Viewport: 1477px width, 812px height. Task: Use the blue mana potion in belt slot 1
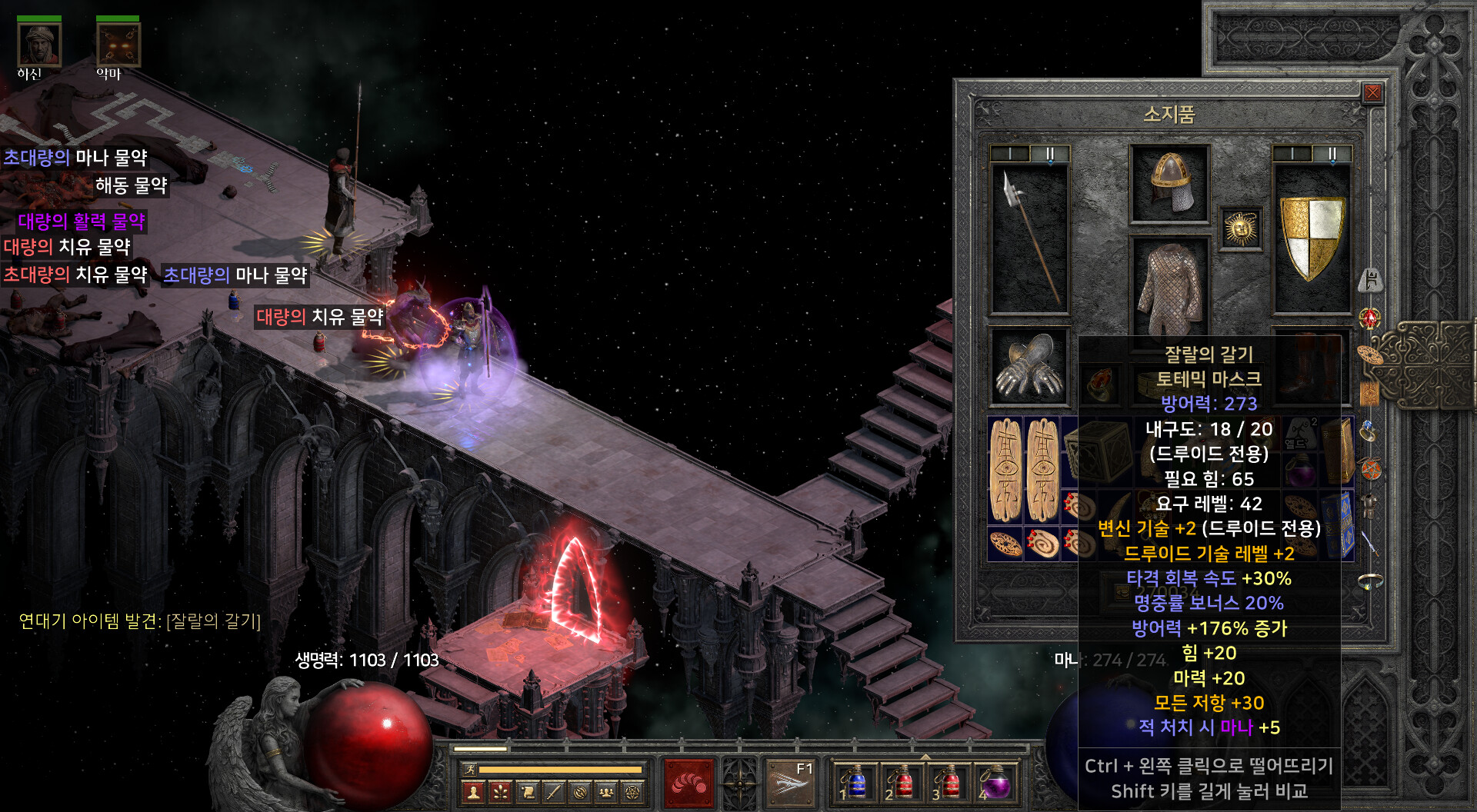click(x=855, y=783)
